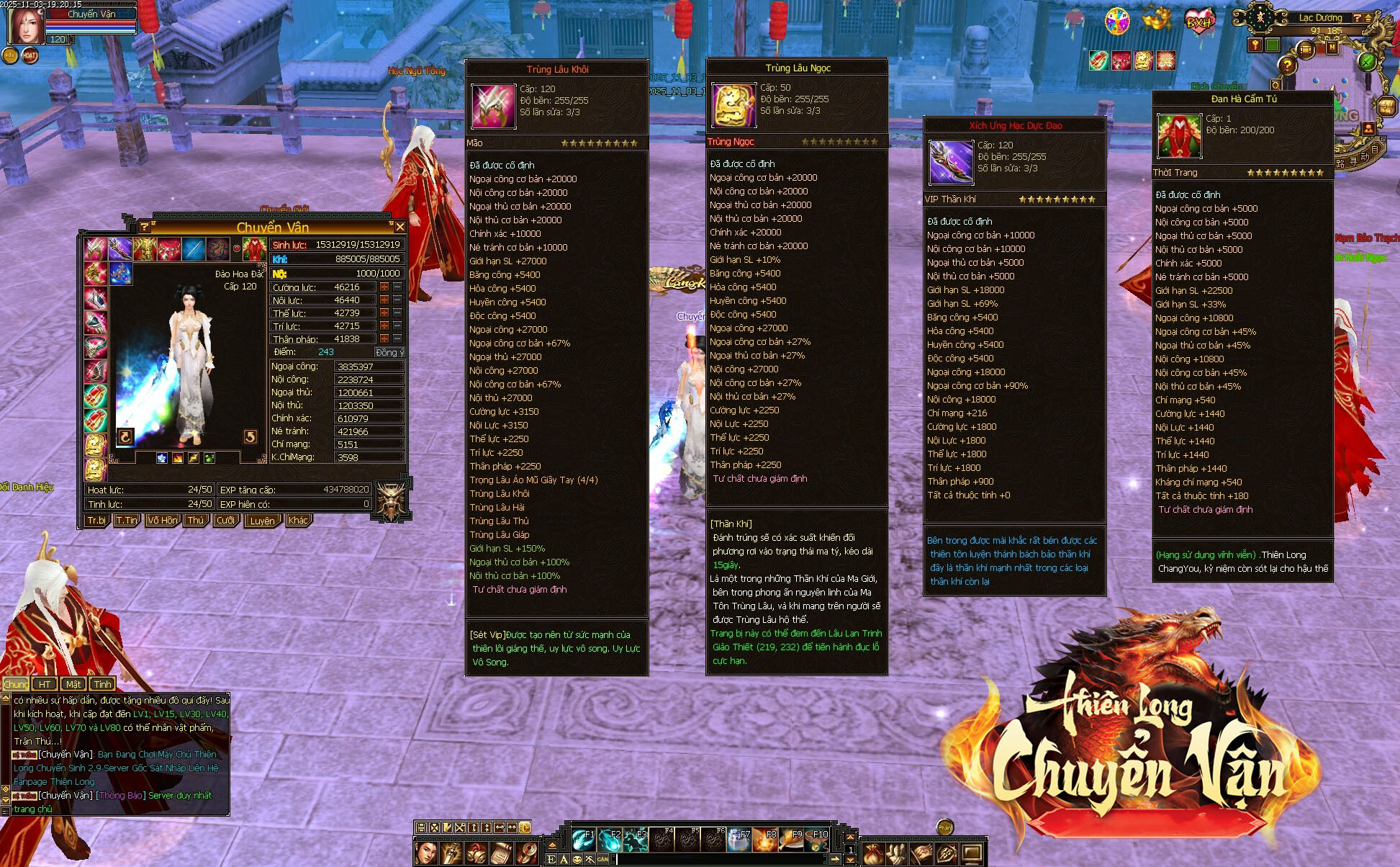Click the magnifier search button on minimap
The image size is (1400, 867).
[x=1275, y=86]
